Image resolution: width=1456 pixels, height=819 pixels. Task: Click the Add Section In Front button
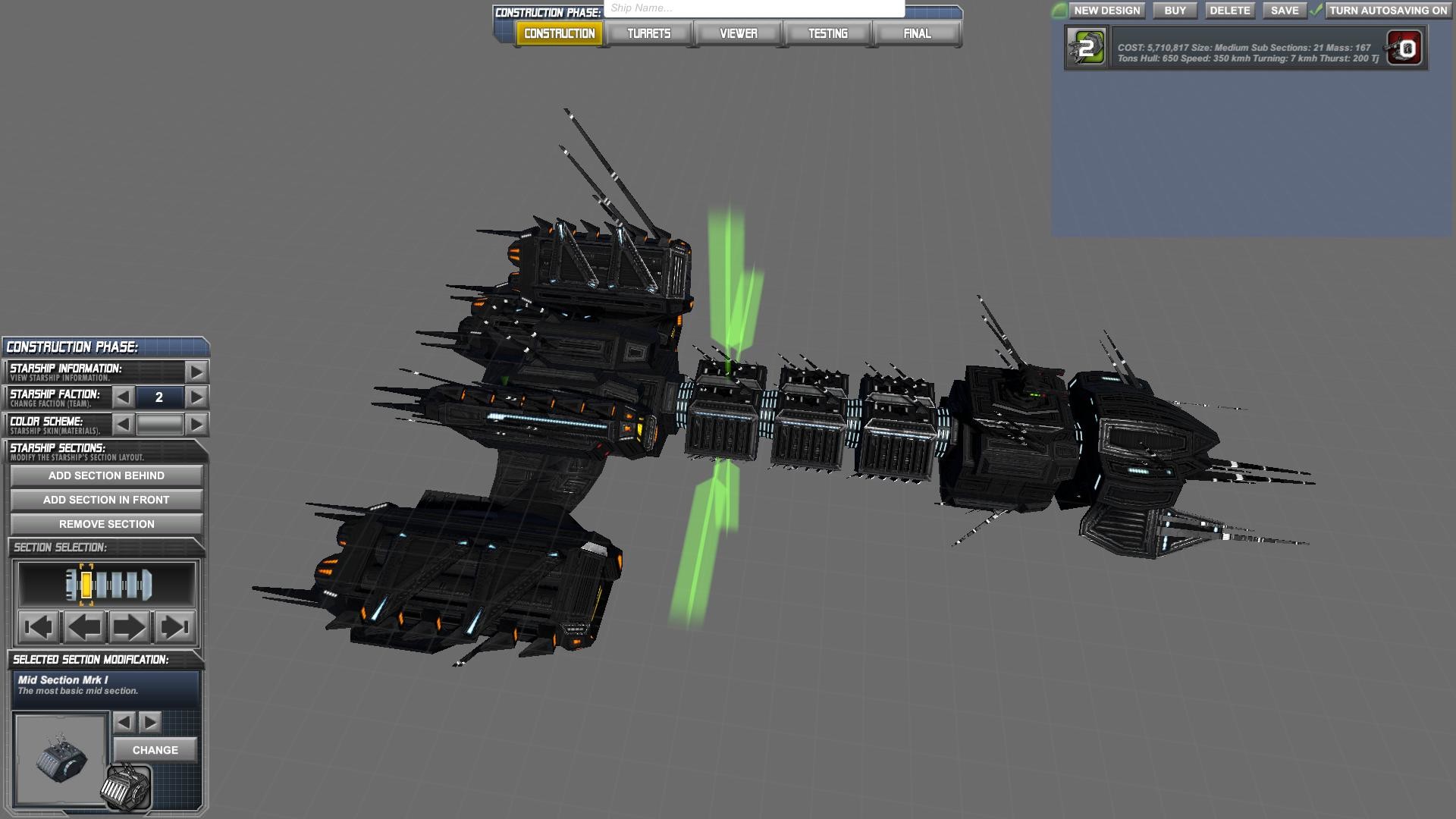(105, 500)
